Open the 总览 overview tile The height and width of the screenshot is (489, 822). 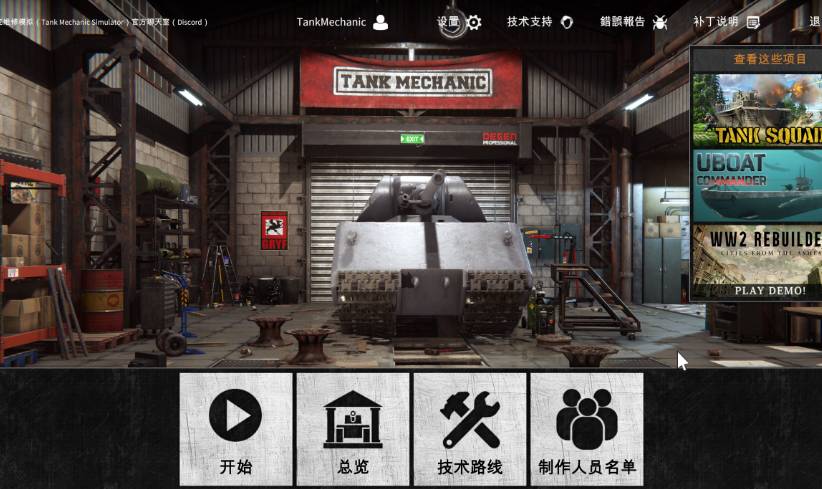coord(353,429)
